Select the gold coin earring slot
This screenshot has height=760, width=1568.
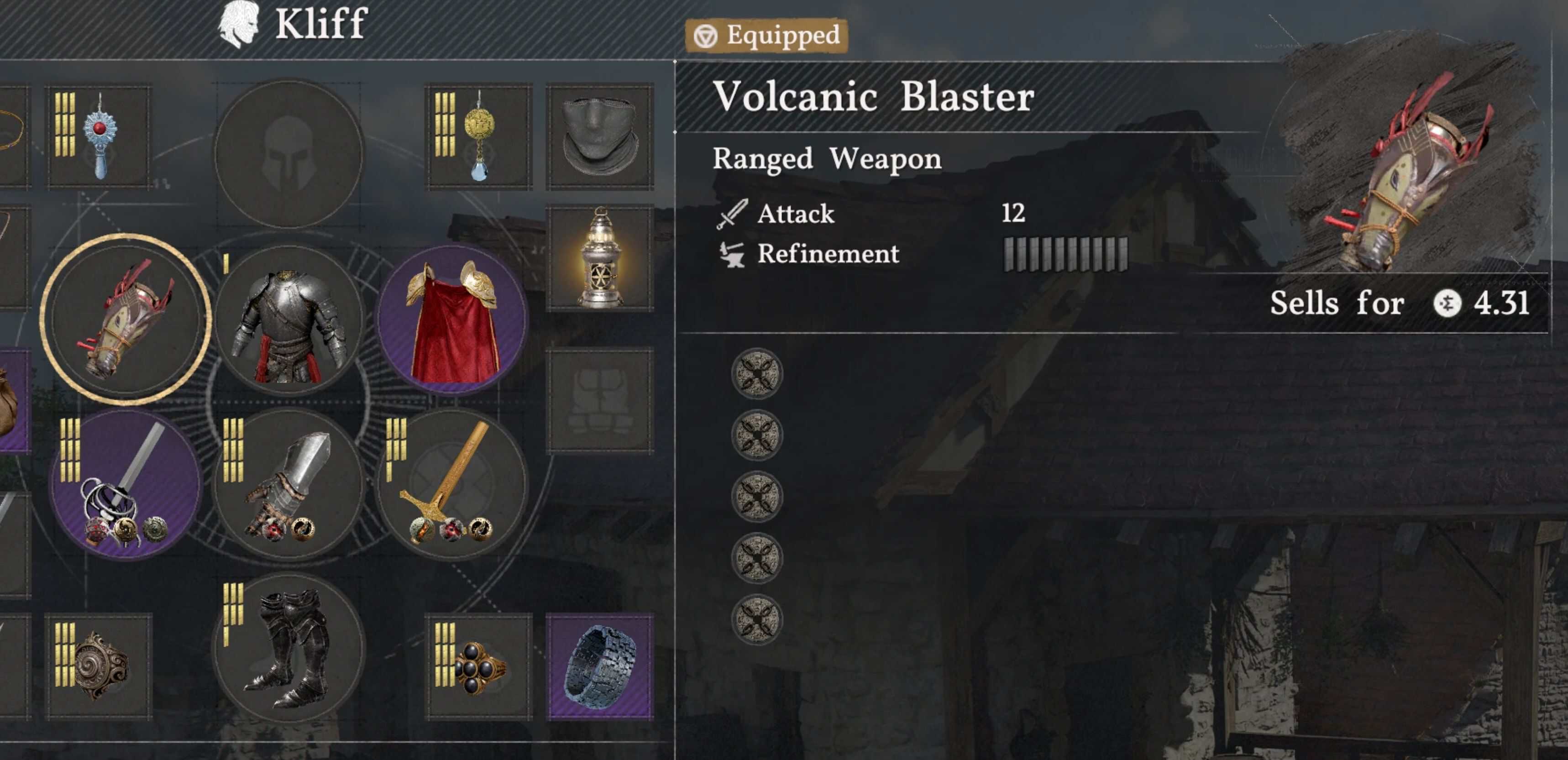[x=479, y=137]
